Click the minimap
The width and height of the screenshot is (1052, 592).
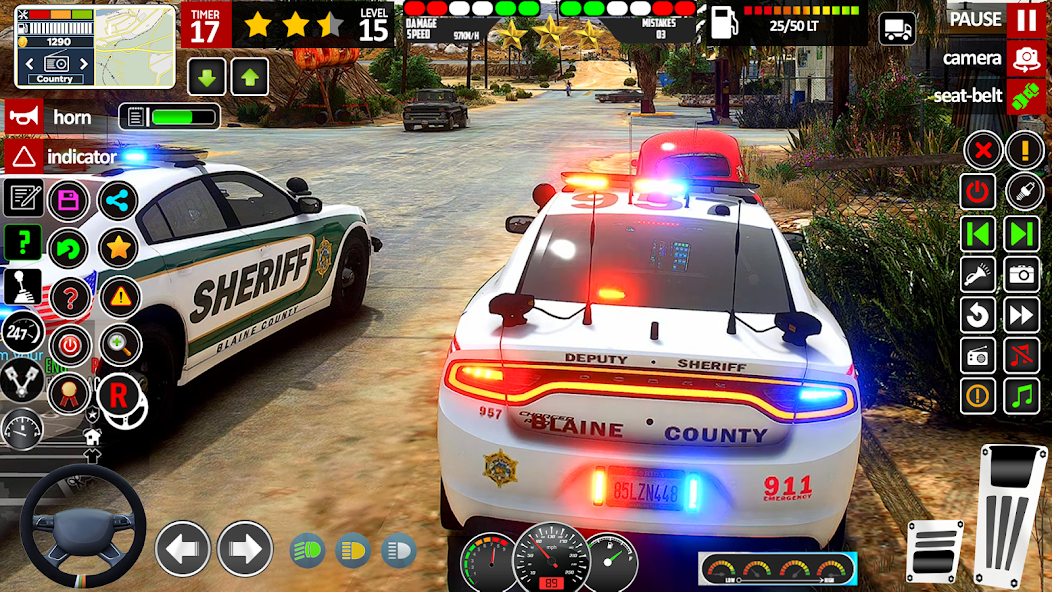95,47
